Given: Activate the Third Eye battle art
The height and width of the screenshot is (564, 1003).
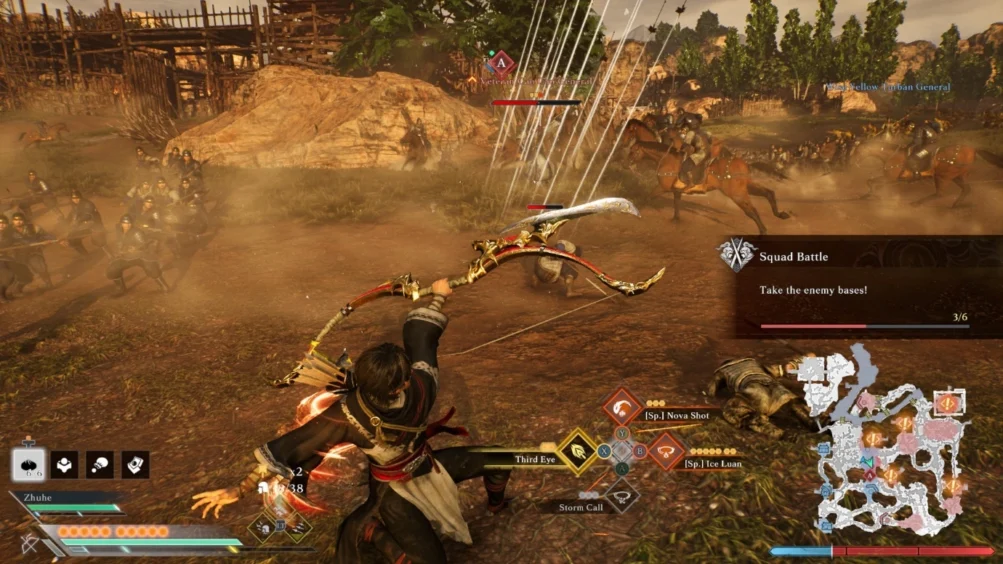Looking at the screenshot, I should pyautogui.click(x=578, y=451).
